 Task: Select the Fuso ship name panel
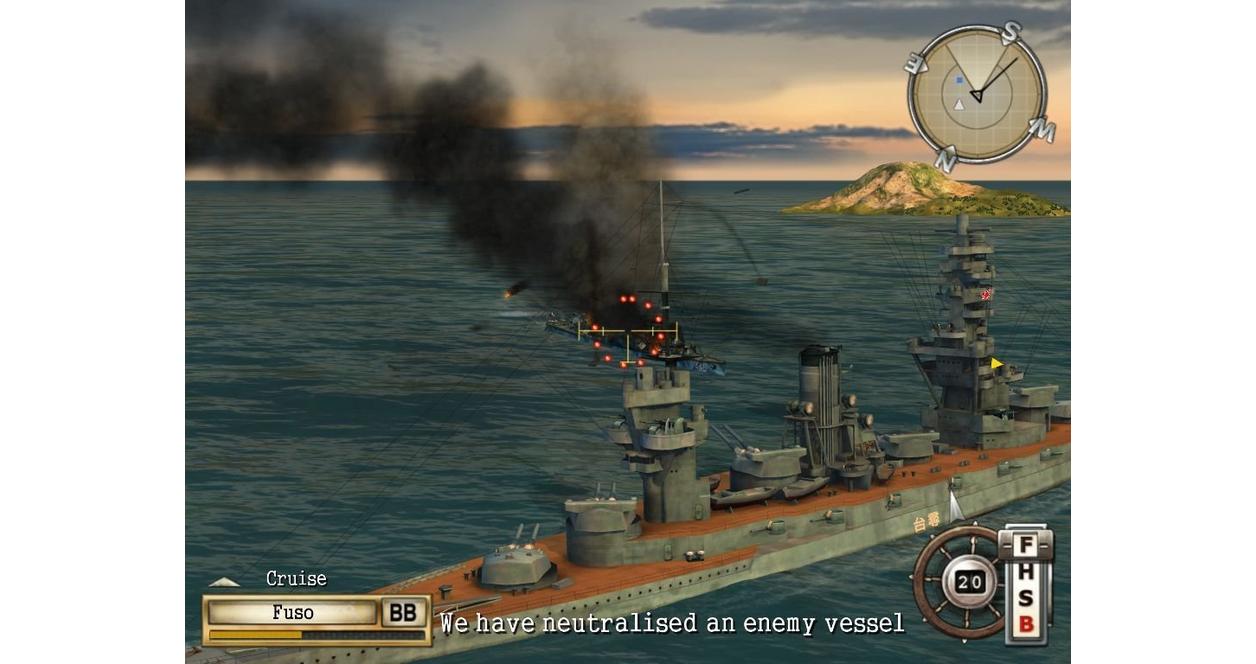pos(293,612)
